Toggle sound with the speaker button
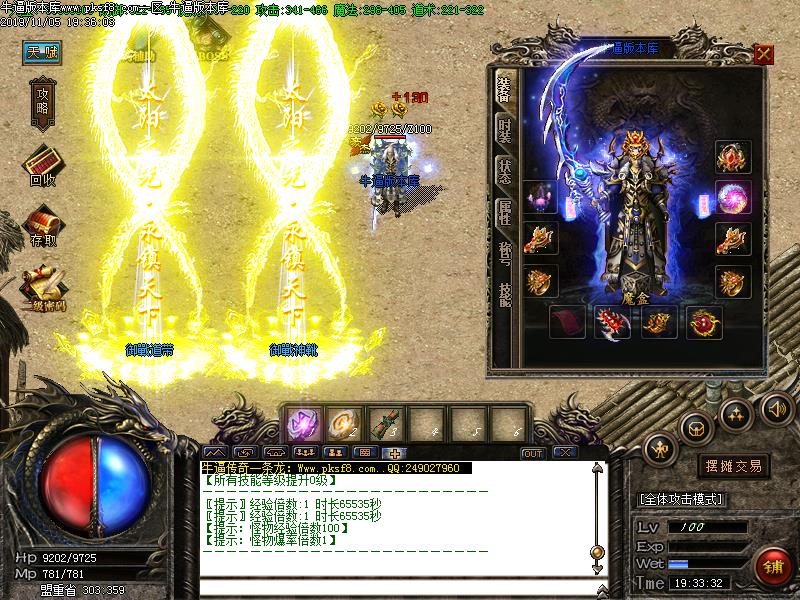Image resolution: width=800 pixels, height=600 pixels. (776, 408)
